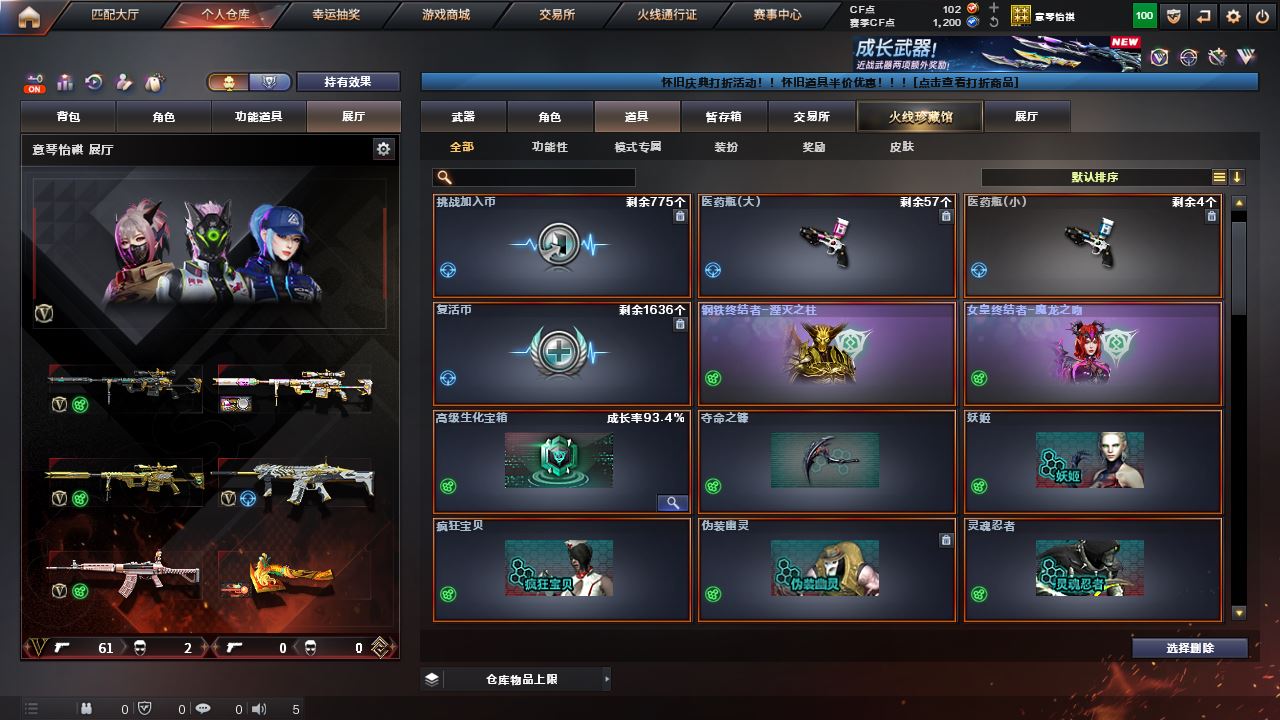Switch to the 武器 weapons tab
This screenshot has width=1280, height=720.
(x=463, y=117)
